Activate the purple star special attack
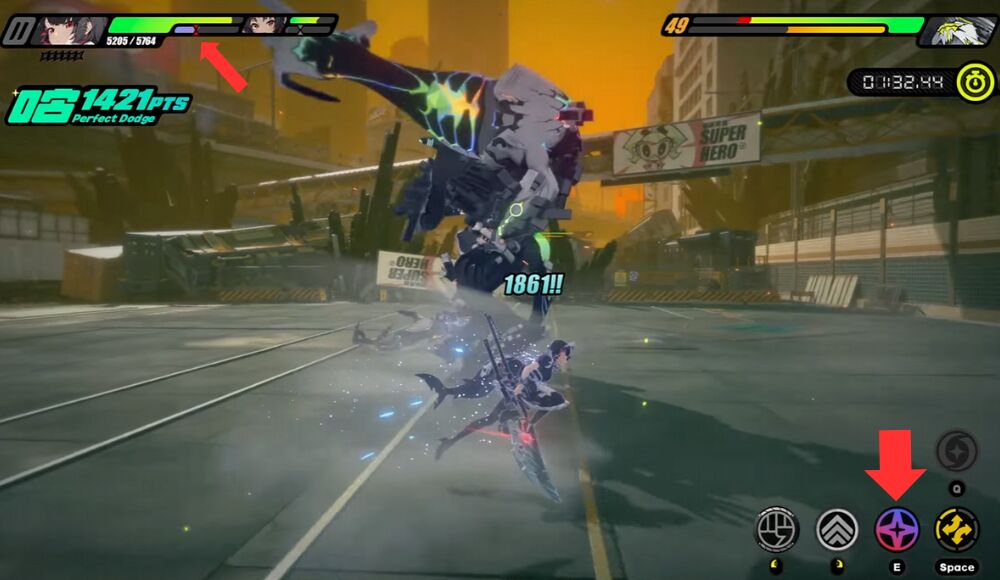Viewport: 1000px width, 580px height. pos(897,529)
